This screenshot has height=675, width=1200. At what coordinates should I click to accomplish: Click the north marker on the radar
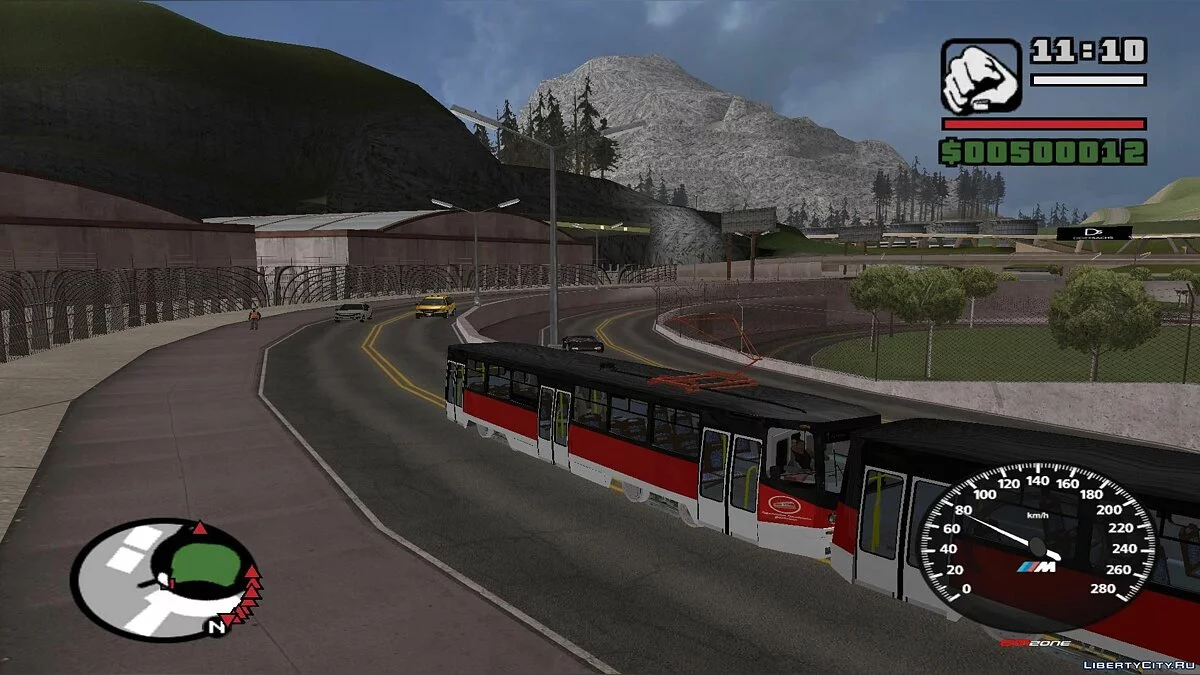click(x=214, y=628)
